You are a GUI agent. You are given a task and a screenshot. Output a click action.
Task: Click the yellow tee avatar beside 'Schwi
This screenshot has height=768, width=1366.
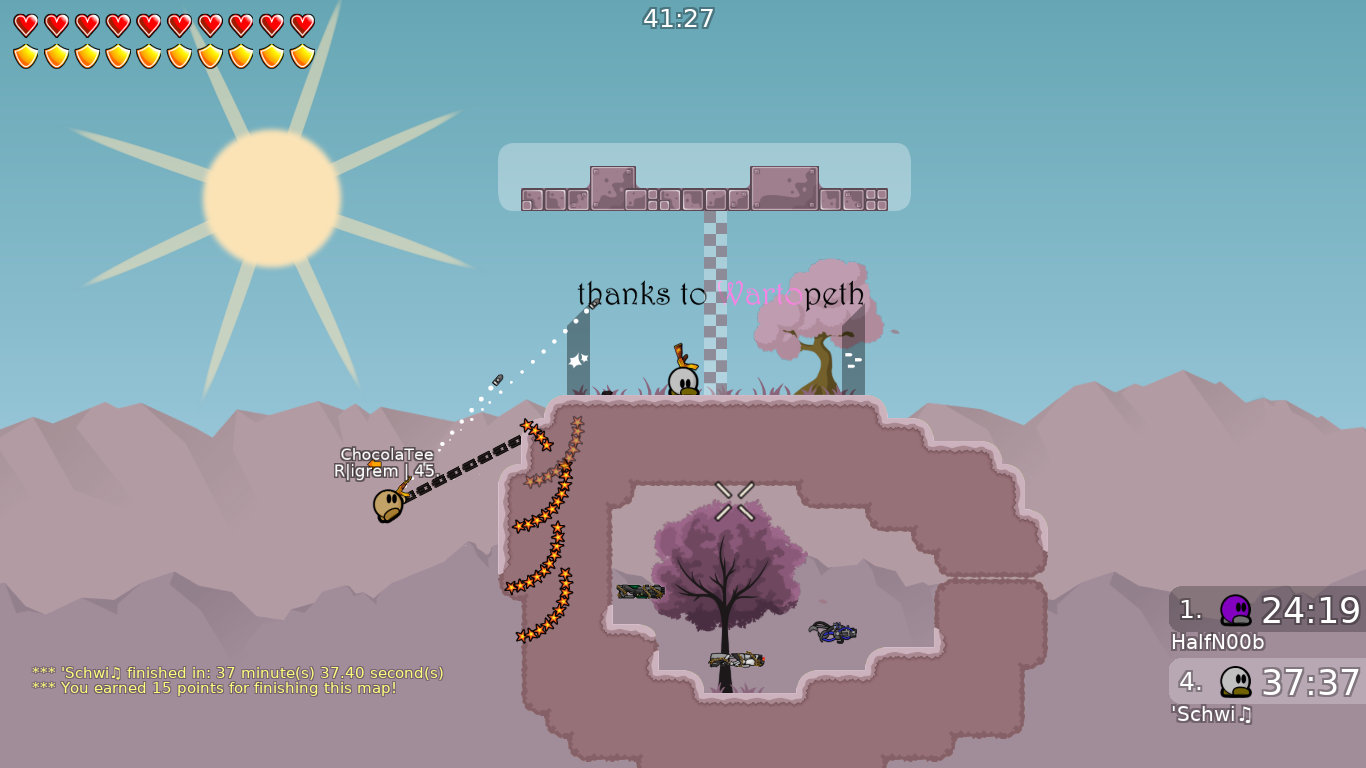click(1235, 681)
